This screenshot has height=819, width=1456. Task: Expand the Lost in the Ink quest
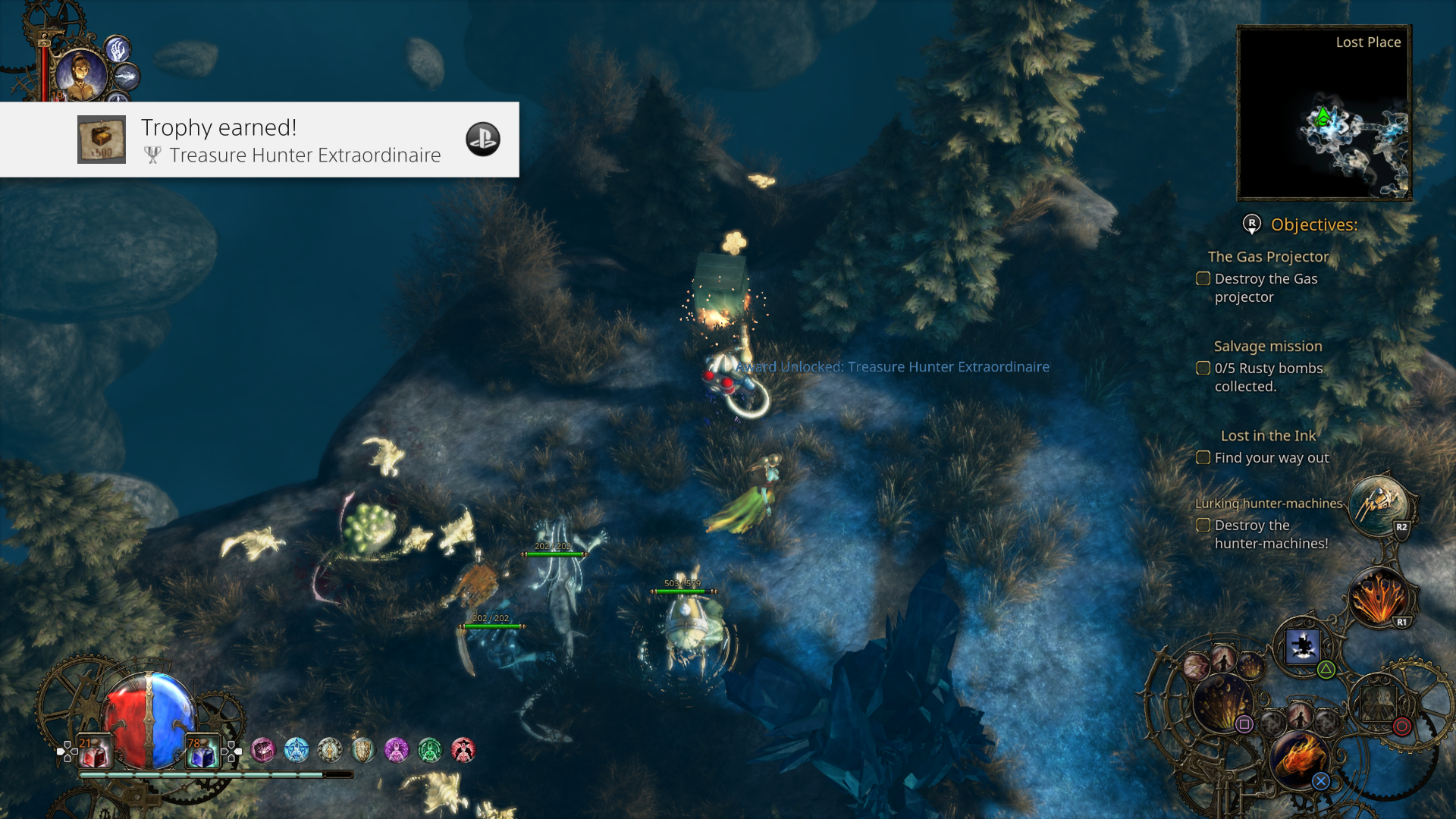pyautogui.click(x=1269, y=436)
